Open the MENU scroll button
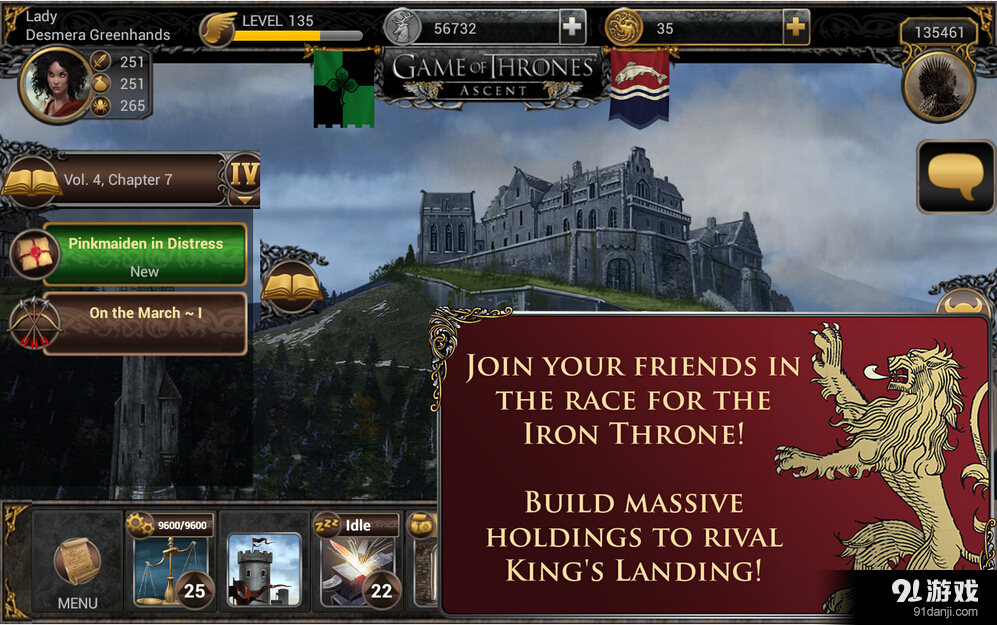This screenshot has height=625, width=997. pos(76,567)
